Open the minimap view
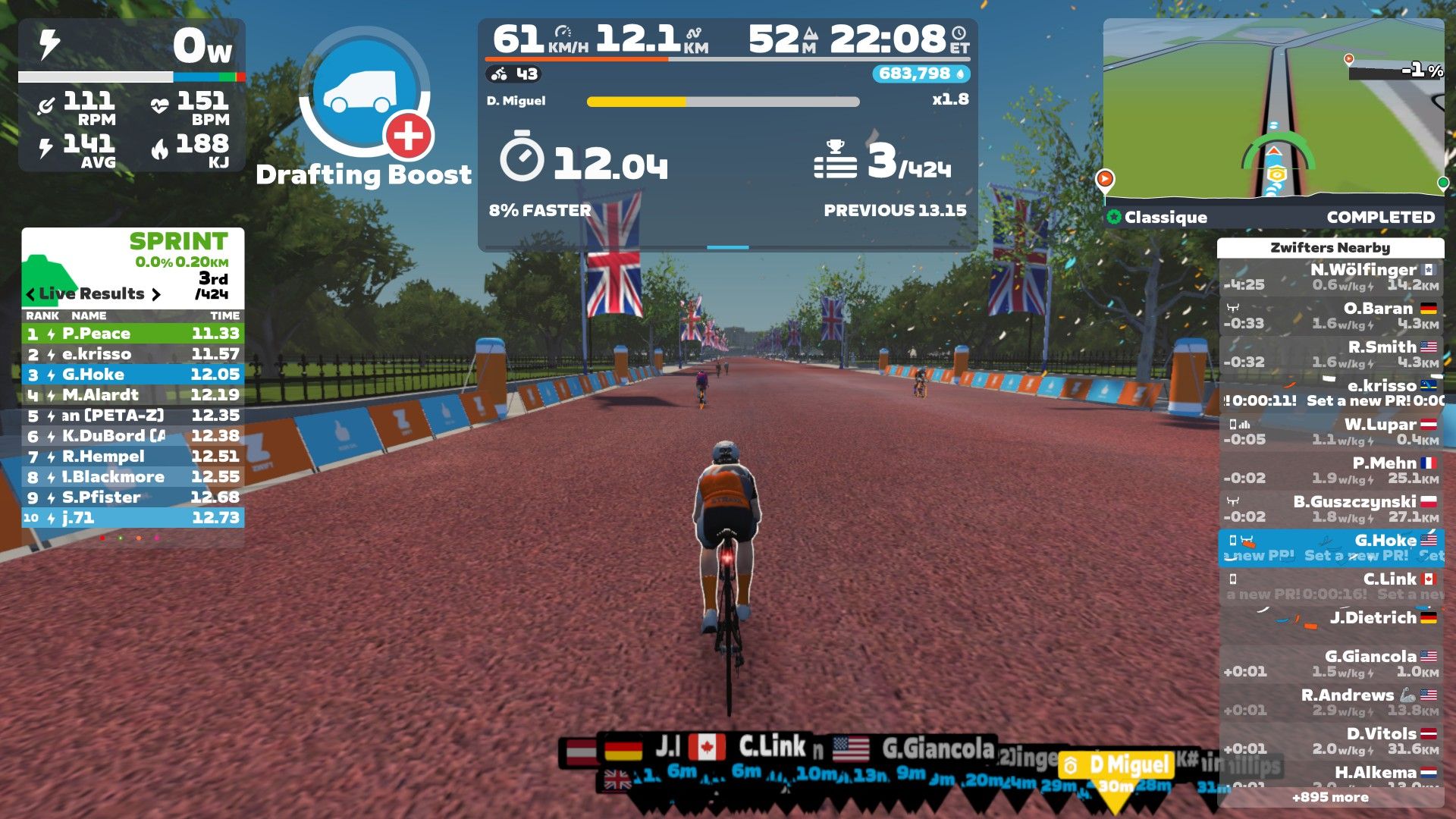 point(1272,110)
